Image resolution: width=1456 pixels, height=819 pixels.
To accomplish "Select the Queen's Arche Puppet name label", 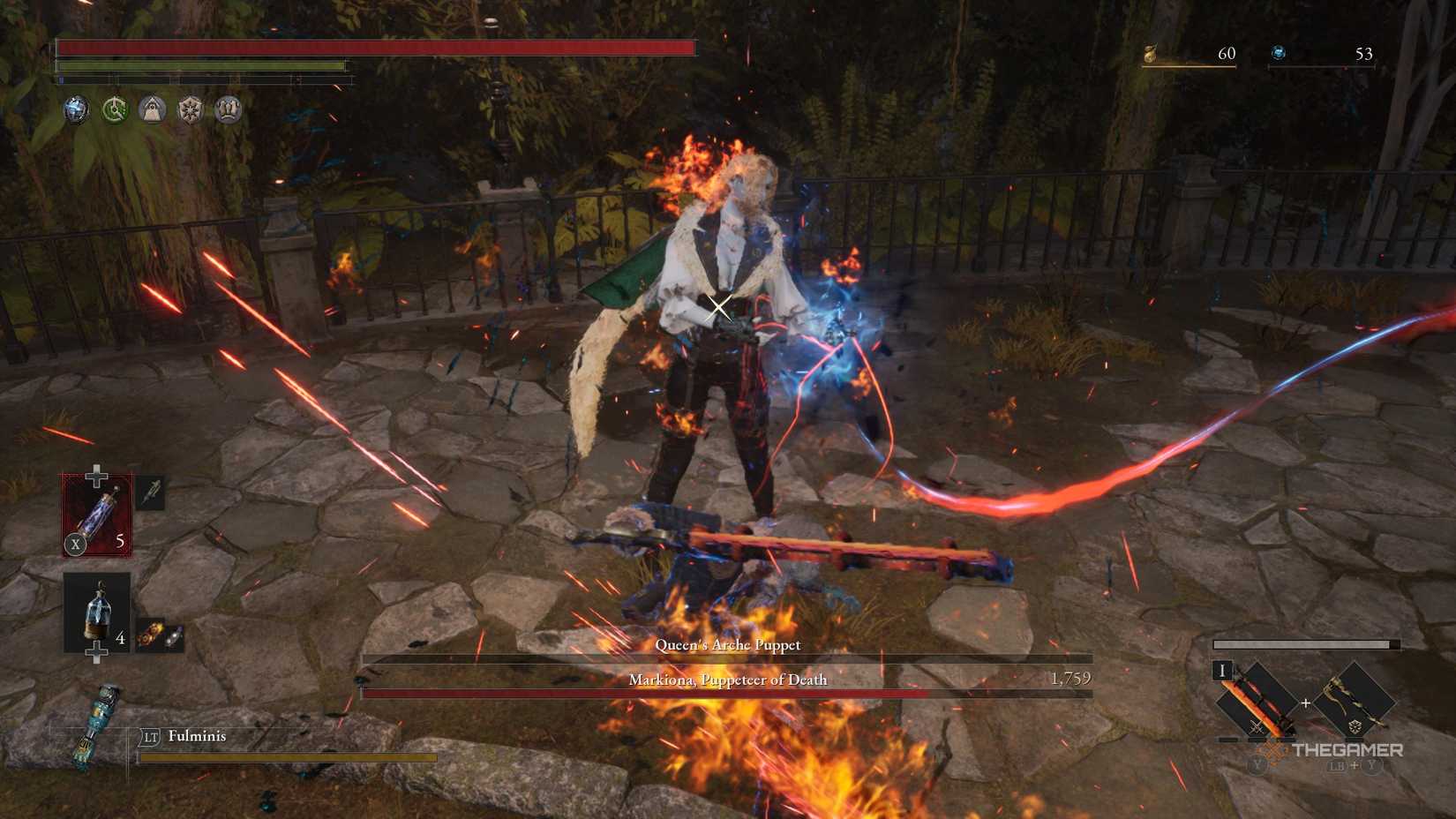I will coord(727,645).
